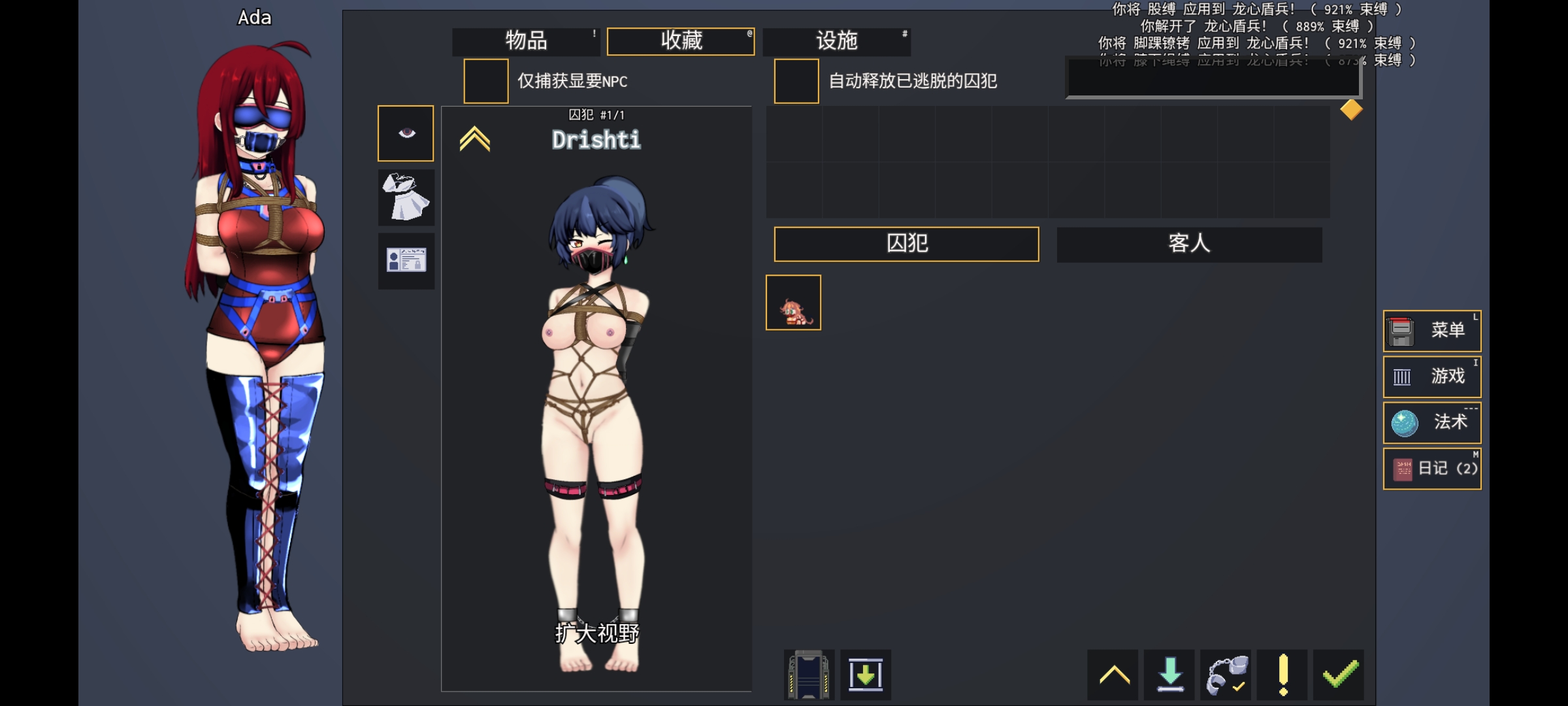
Task: Open the white dress outfit icon
Action: (x=406, y=197)
